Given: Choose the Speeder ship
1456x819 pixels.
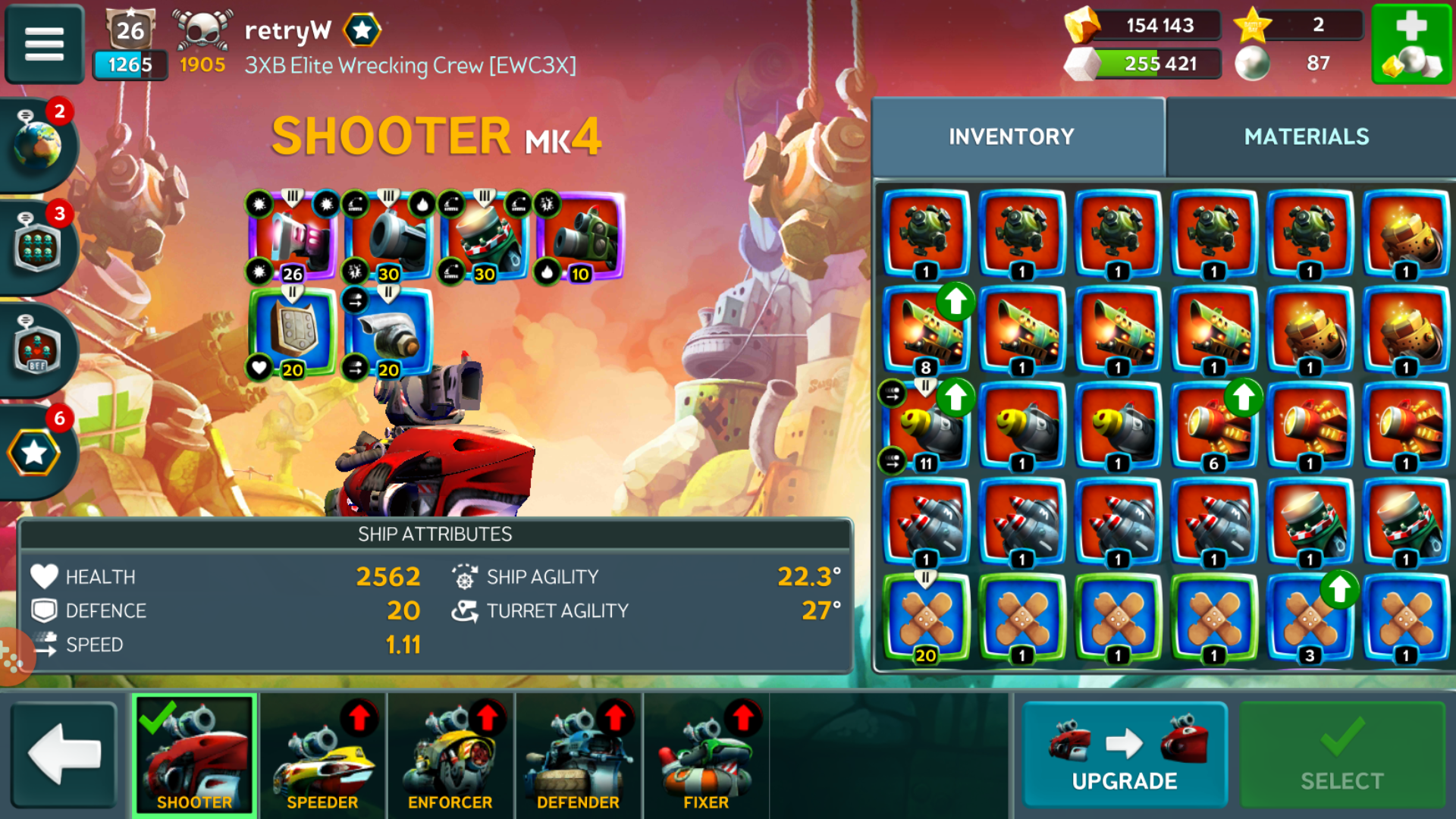Looking at the screenshot, I should click(322, 755).
